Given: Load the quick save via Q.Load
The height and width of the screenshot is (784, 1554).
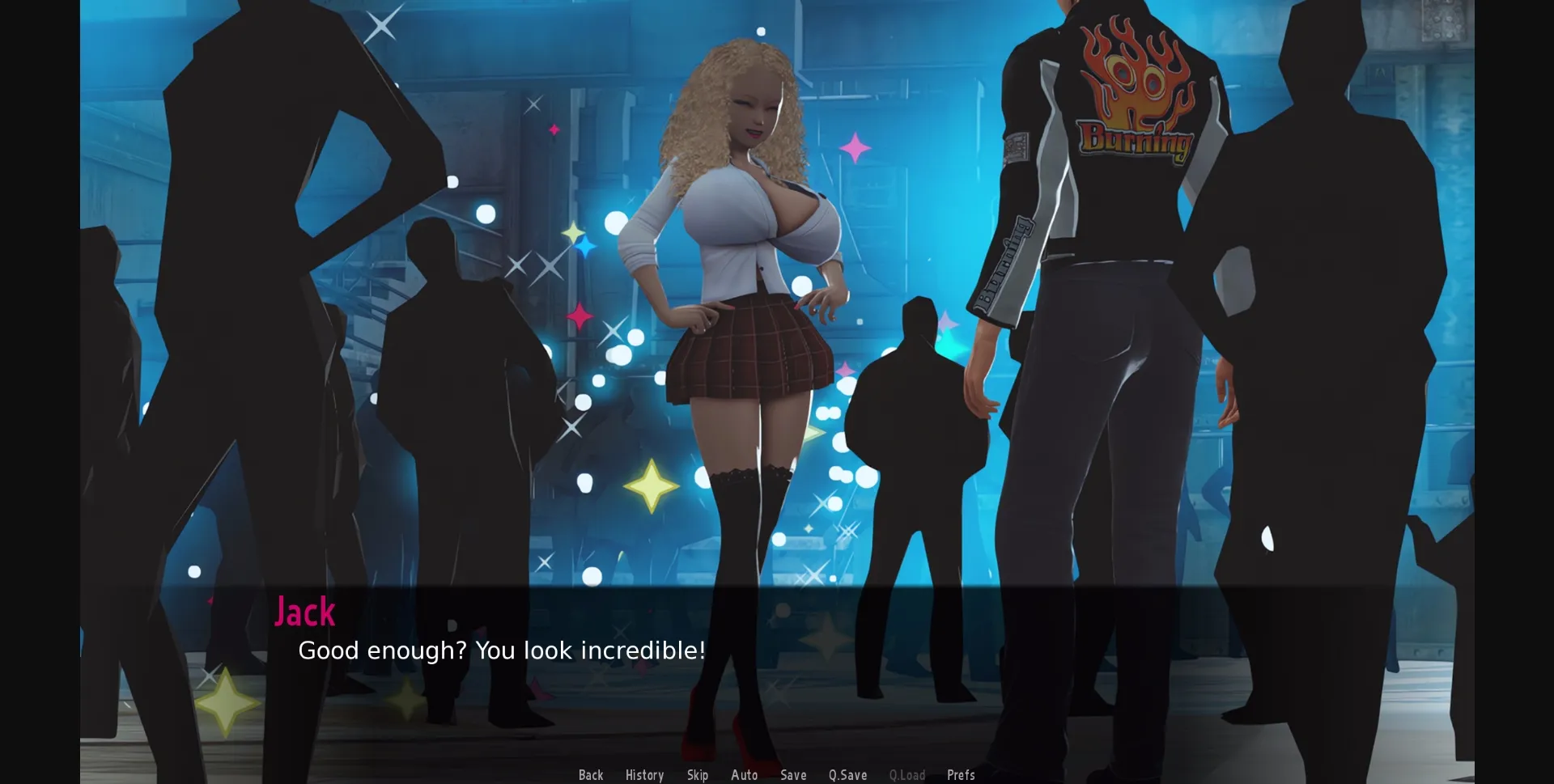Looking at the screenshot, I should (x=907, y=774).
